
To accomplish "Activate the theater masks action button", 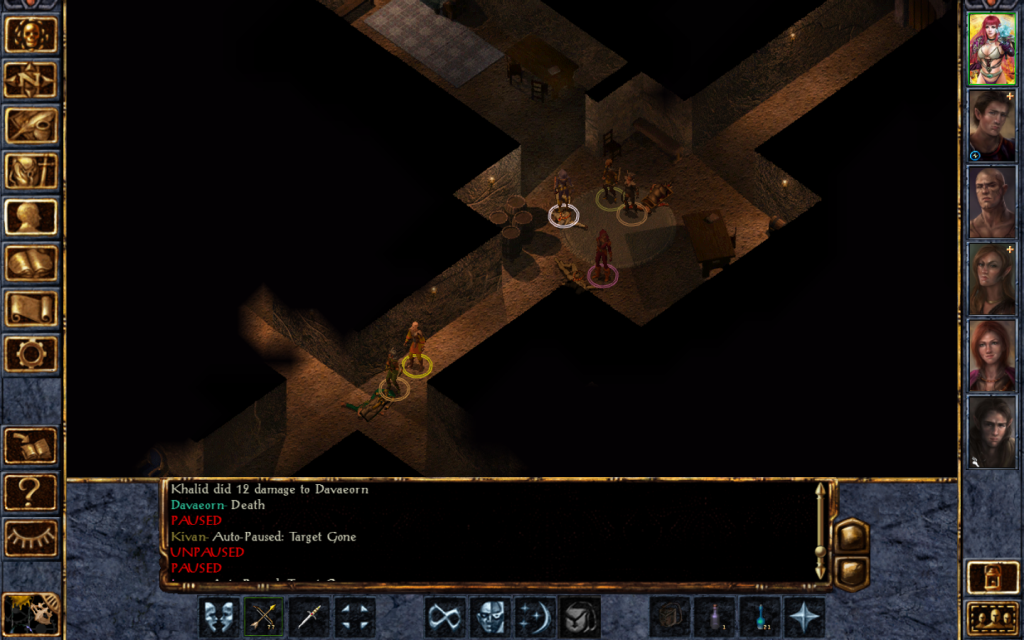I will point(219,617).
